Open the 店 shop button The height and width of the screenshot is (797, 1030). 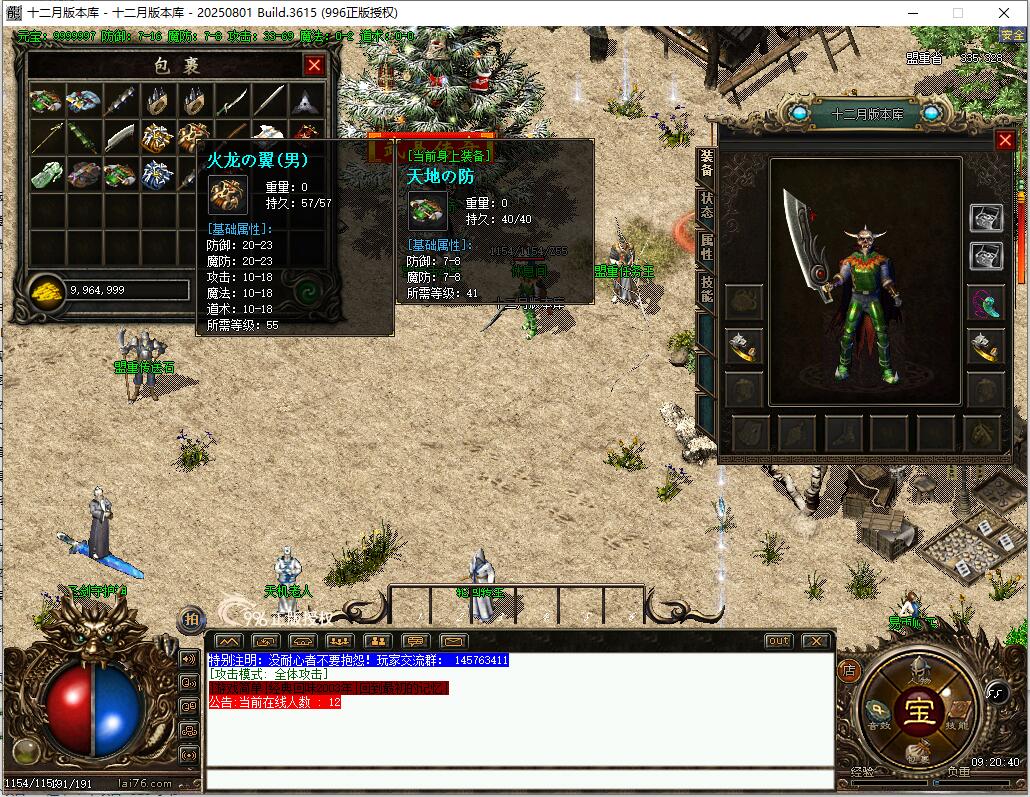click(x=849, y=669)
